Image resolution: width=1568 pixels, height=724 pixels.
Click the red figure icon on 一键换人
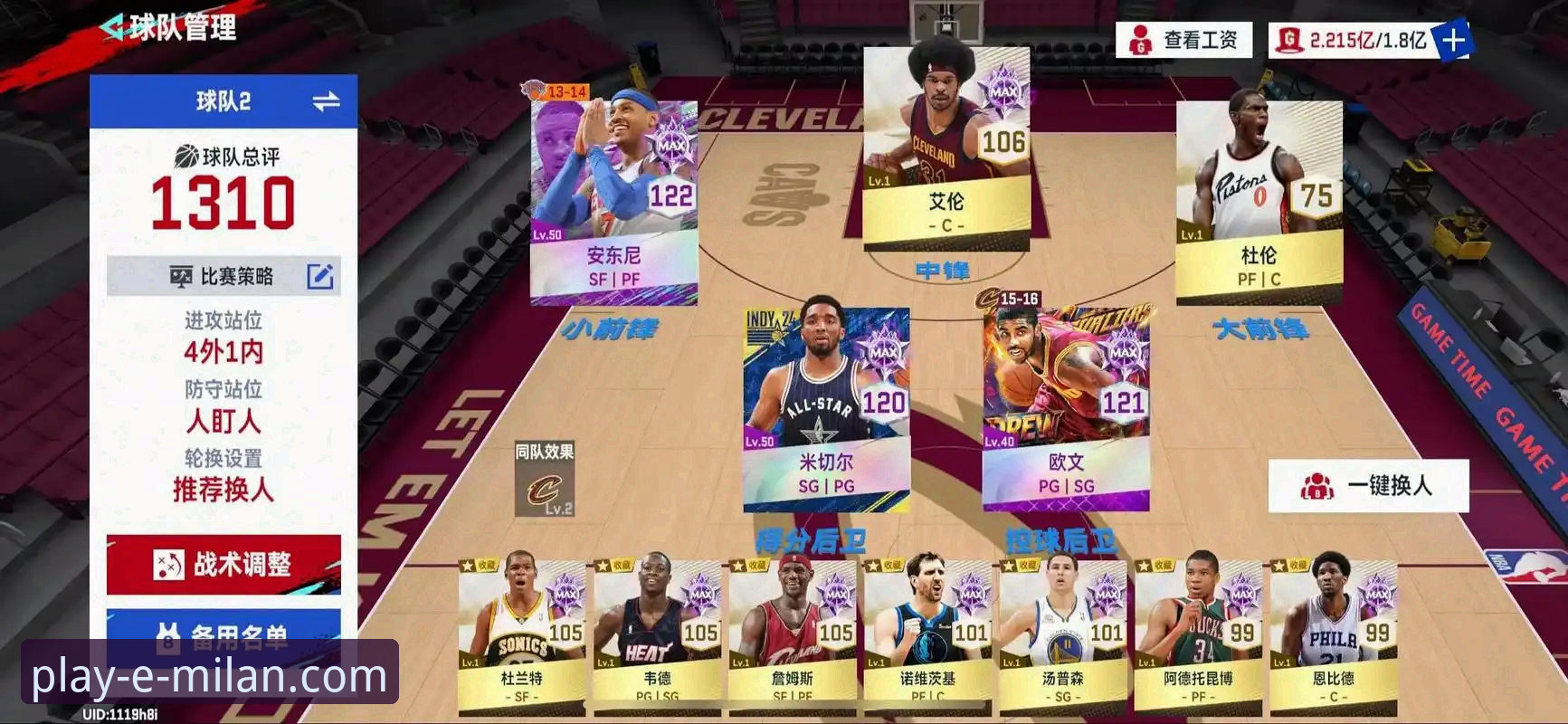pyautogui.click(x=1320, y=483)
